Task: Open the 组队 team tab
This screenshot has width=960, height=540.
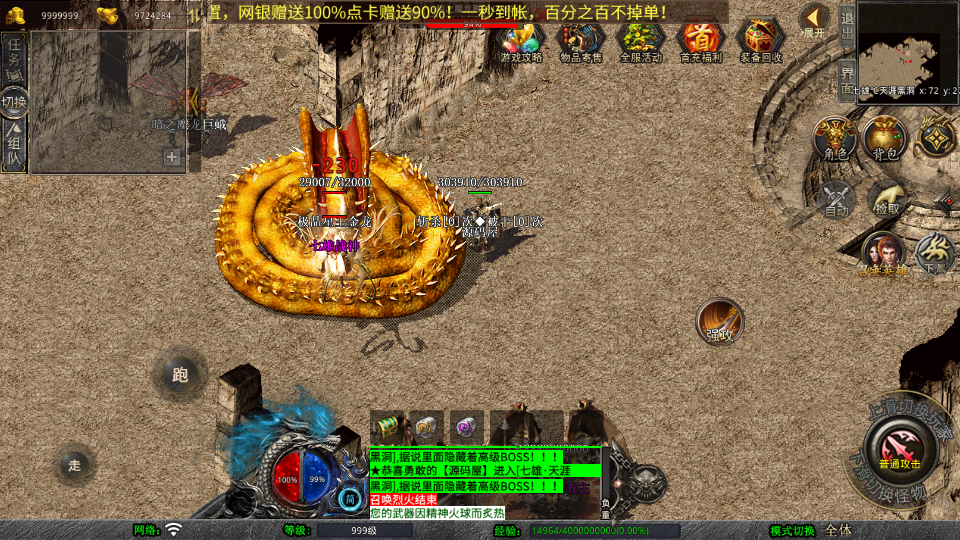Action: 14,145
